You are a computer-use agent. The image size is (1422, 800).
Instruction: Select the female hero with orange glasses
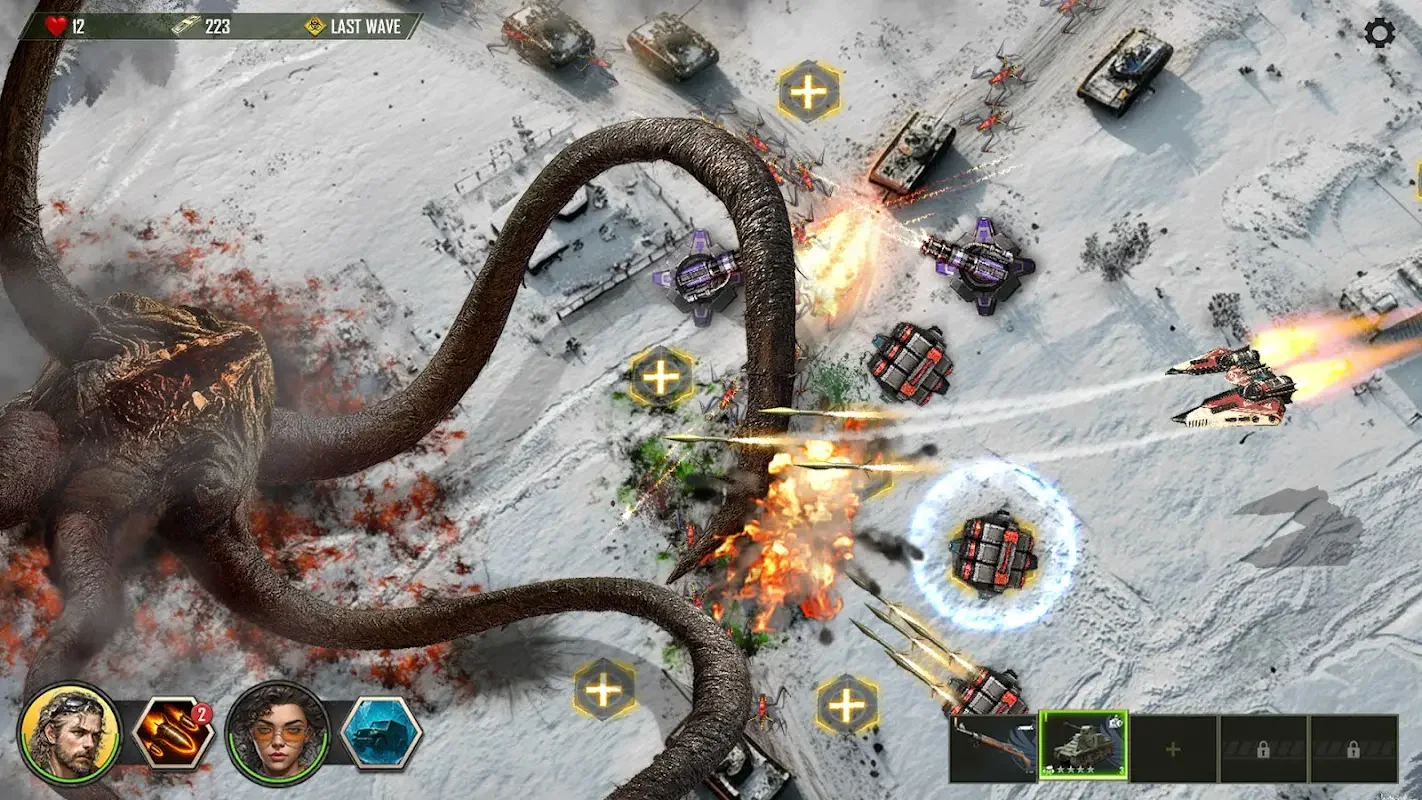(x=277, y=733)
